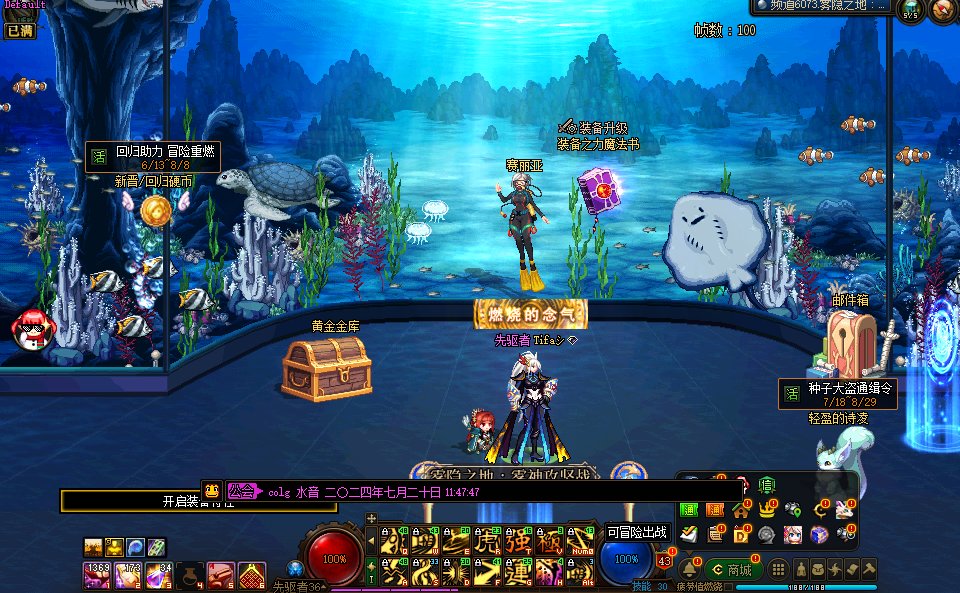Open the character silhouette icon

(x=801, y=569)
